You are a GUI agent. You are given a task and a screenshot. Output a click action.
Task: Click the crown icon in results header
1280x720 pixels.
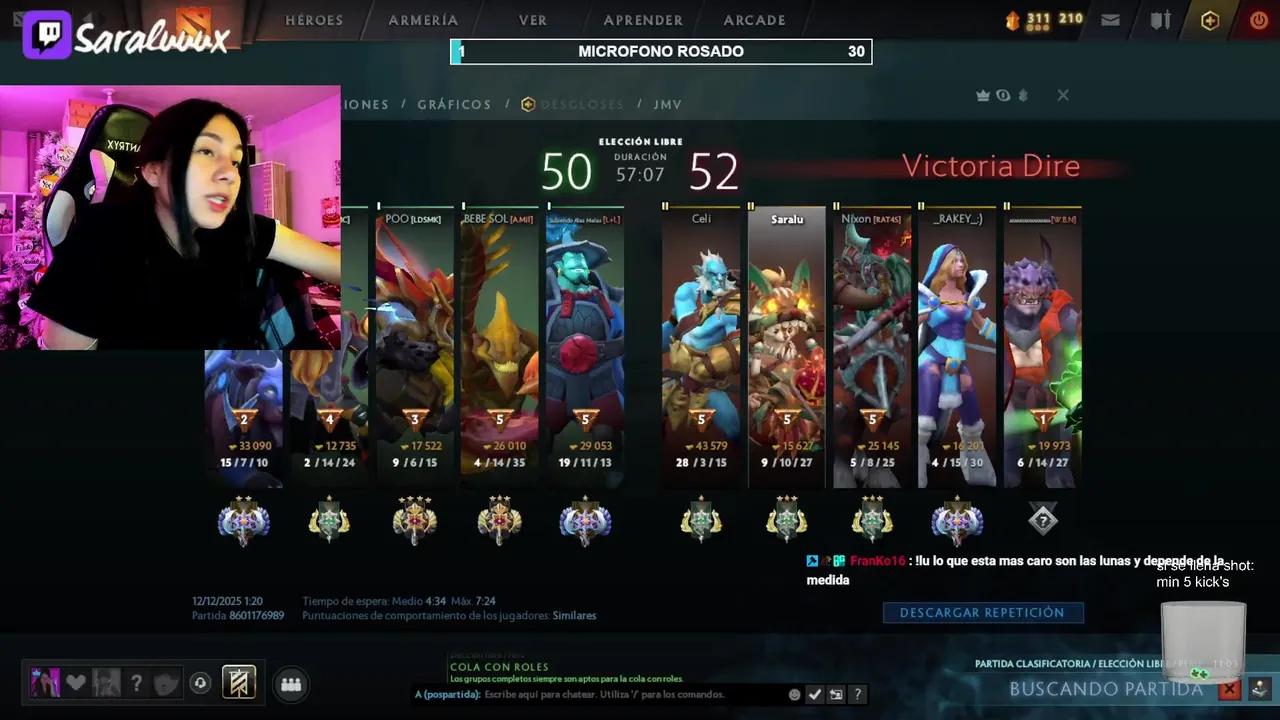983,95
